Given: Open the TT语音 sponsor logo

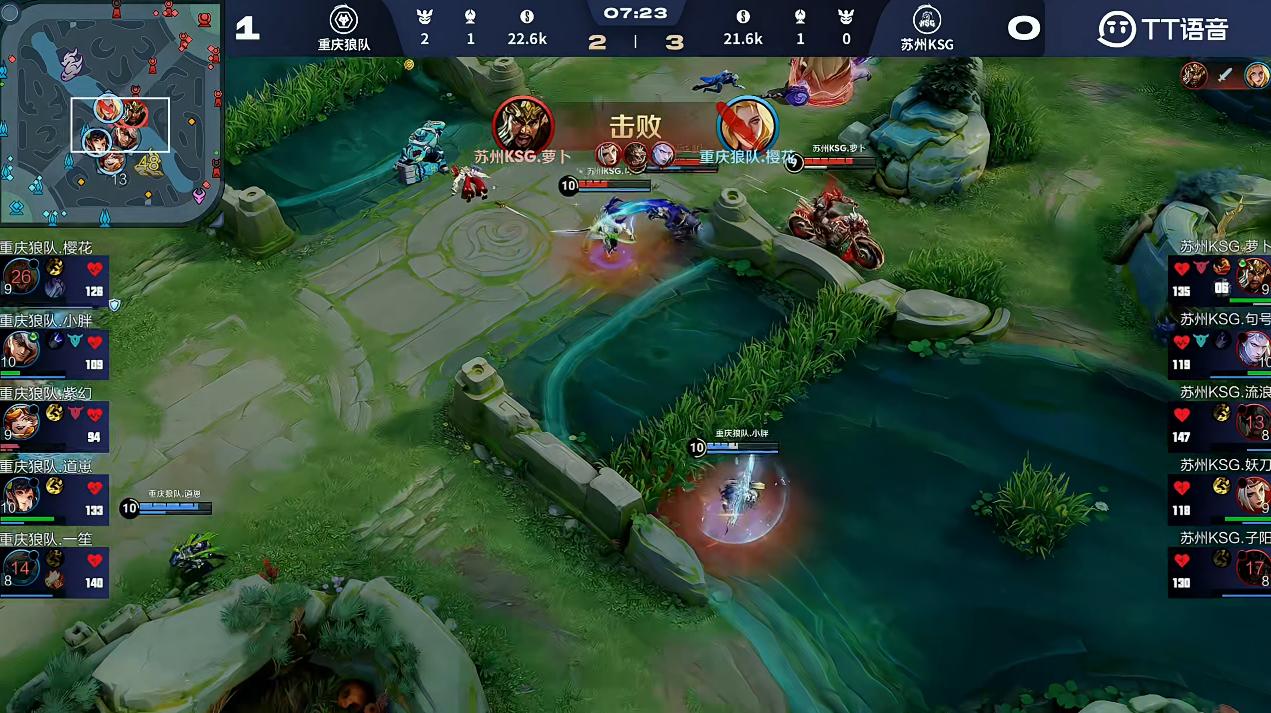Looking at the screenshot, I should point(1162,28).
